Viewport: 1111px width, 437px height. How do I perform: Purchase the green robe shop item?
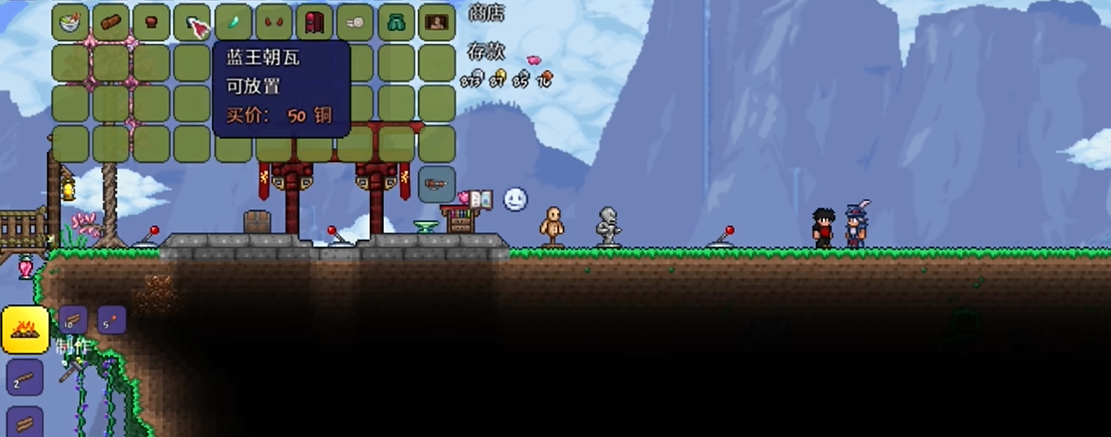[x=395, y=22]
